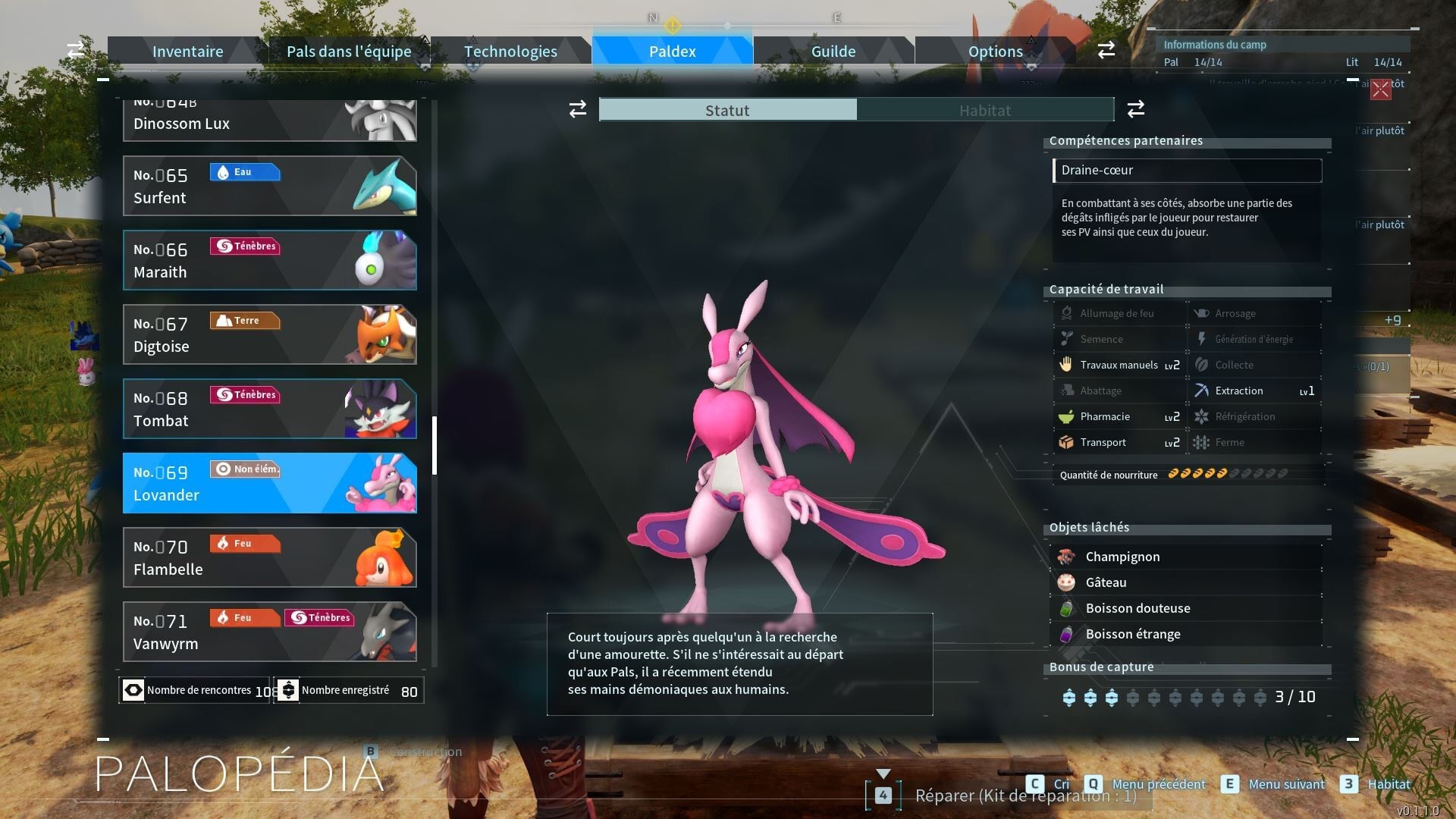
Task: Open the Options tab
Action: 995,52
